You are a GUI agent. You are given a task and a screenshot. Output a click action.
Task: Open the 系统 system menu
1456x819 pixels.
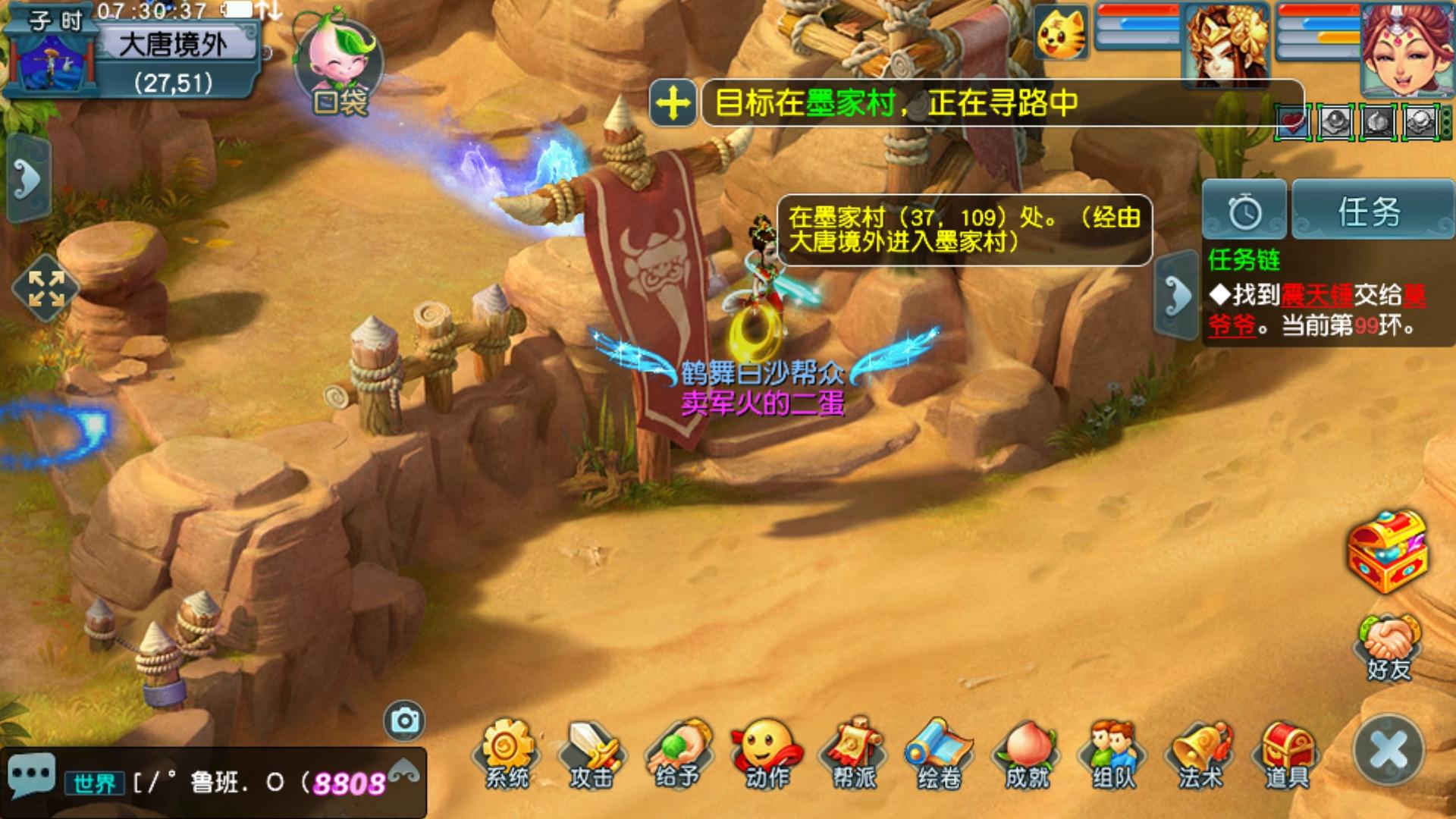(x=507, y=752)
